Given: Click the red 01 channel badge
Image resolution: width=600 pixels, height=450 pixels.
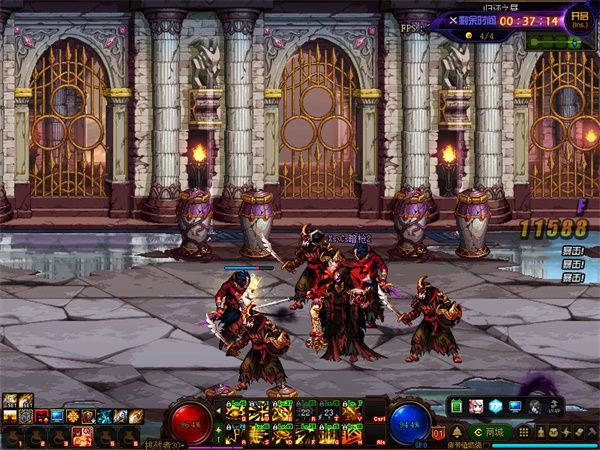Looking at the screenshot, I should [438, 433].
